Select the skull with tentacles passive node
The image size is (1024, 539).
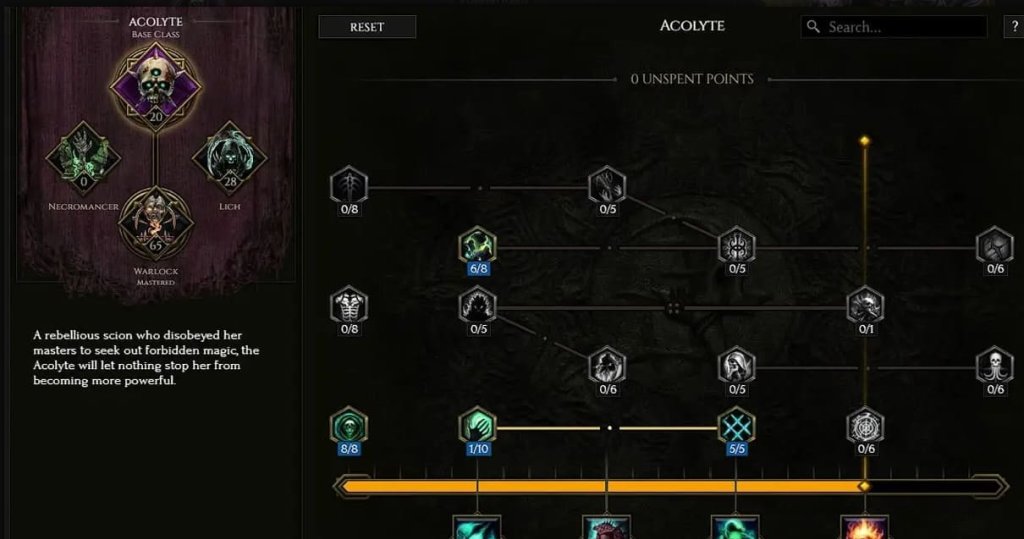click(995, 365)
